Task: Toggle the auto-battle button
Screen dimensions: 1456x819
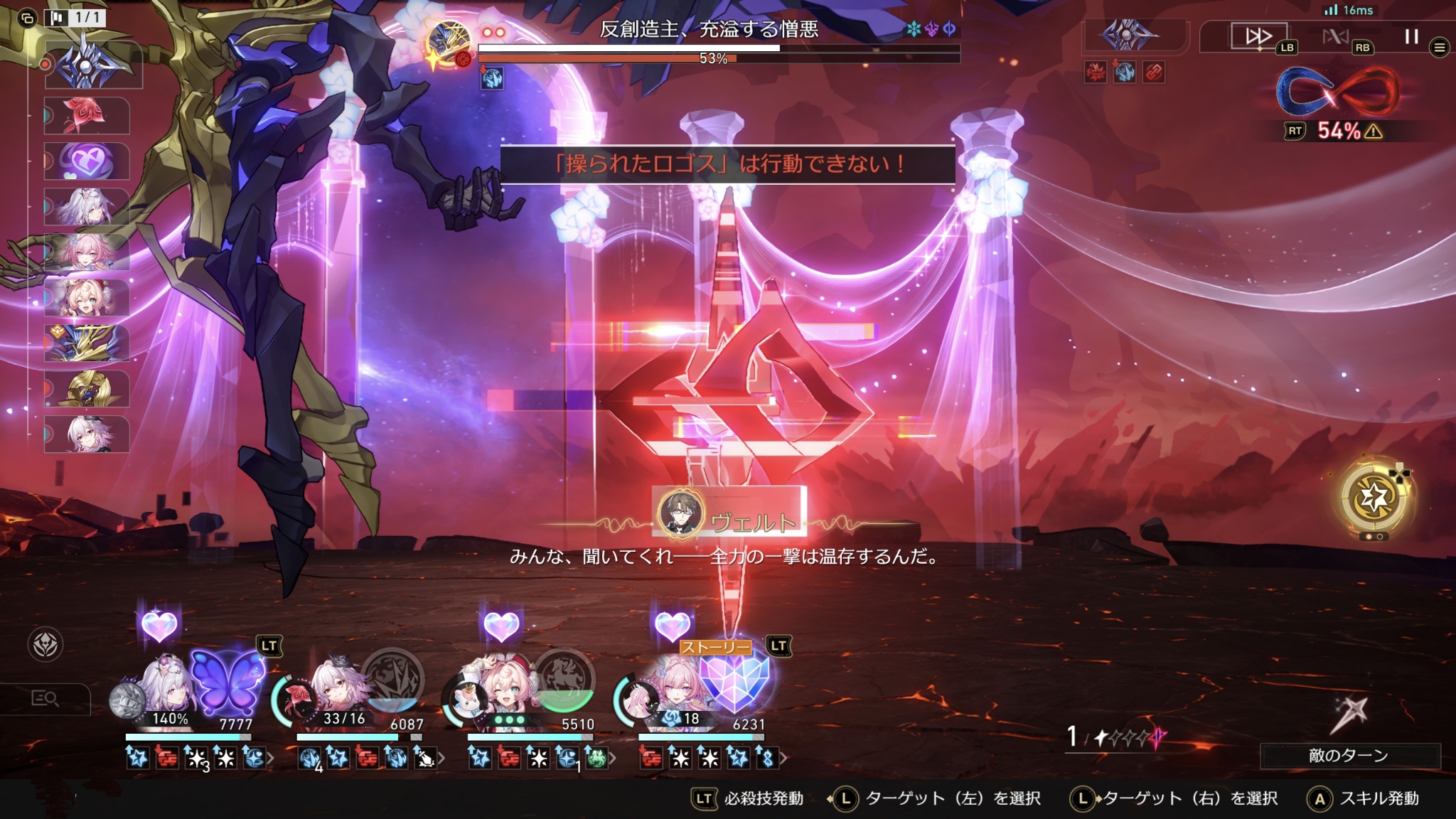Action: pos(1335,36)
